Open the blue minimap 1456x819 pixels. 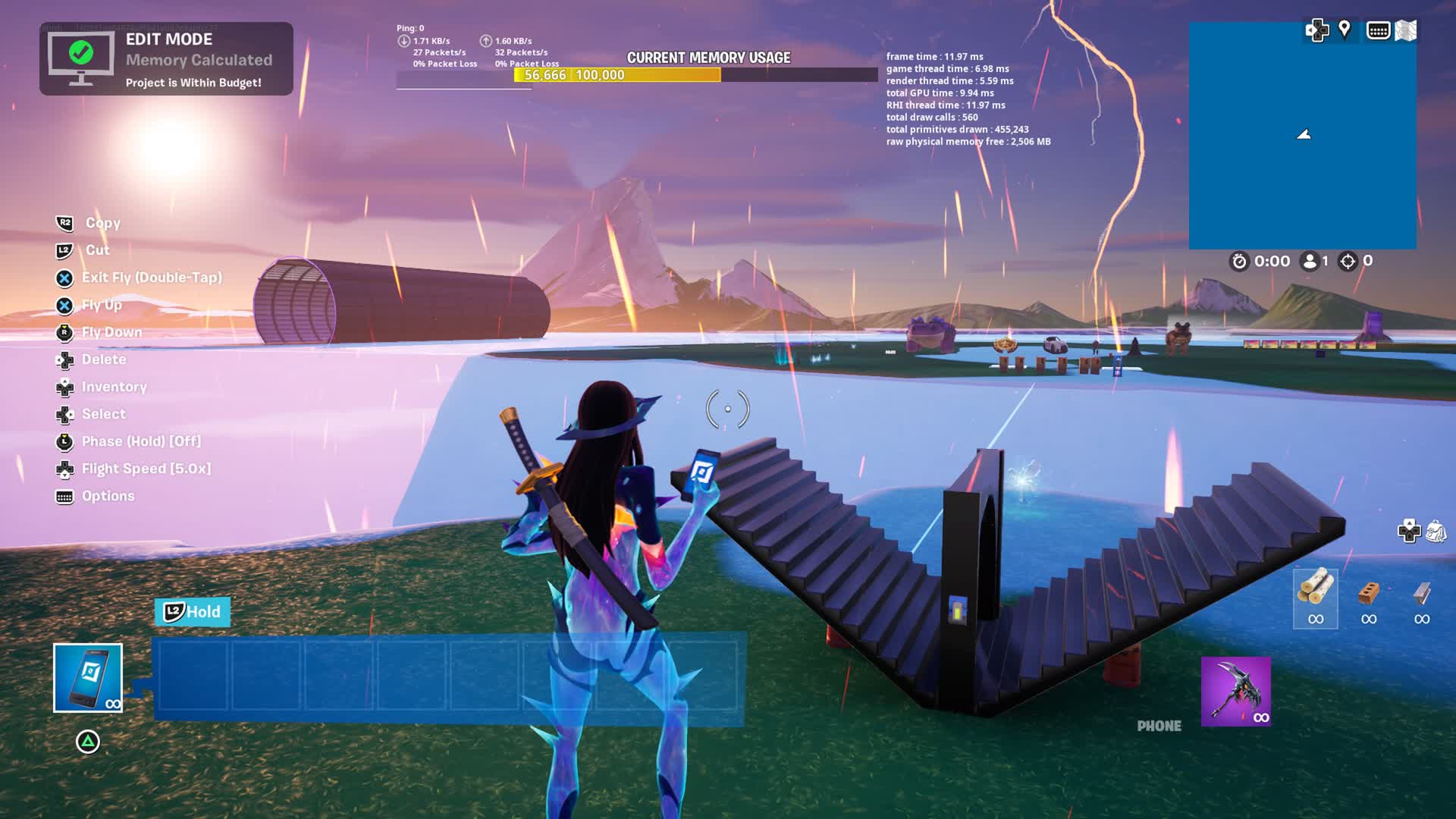coord(1302,136)
